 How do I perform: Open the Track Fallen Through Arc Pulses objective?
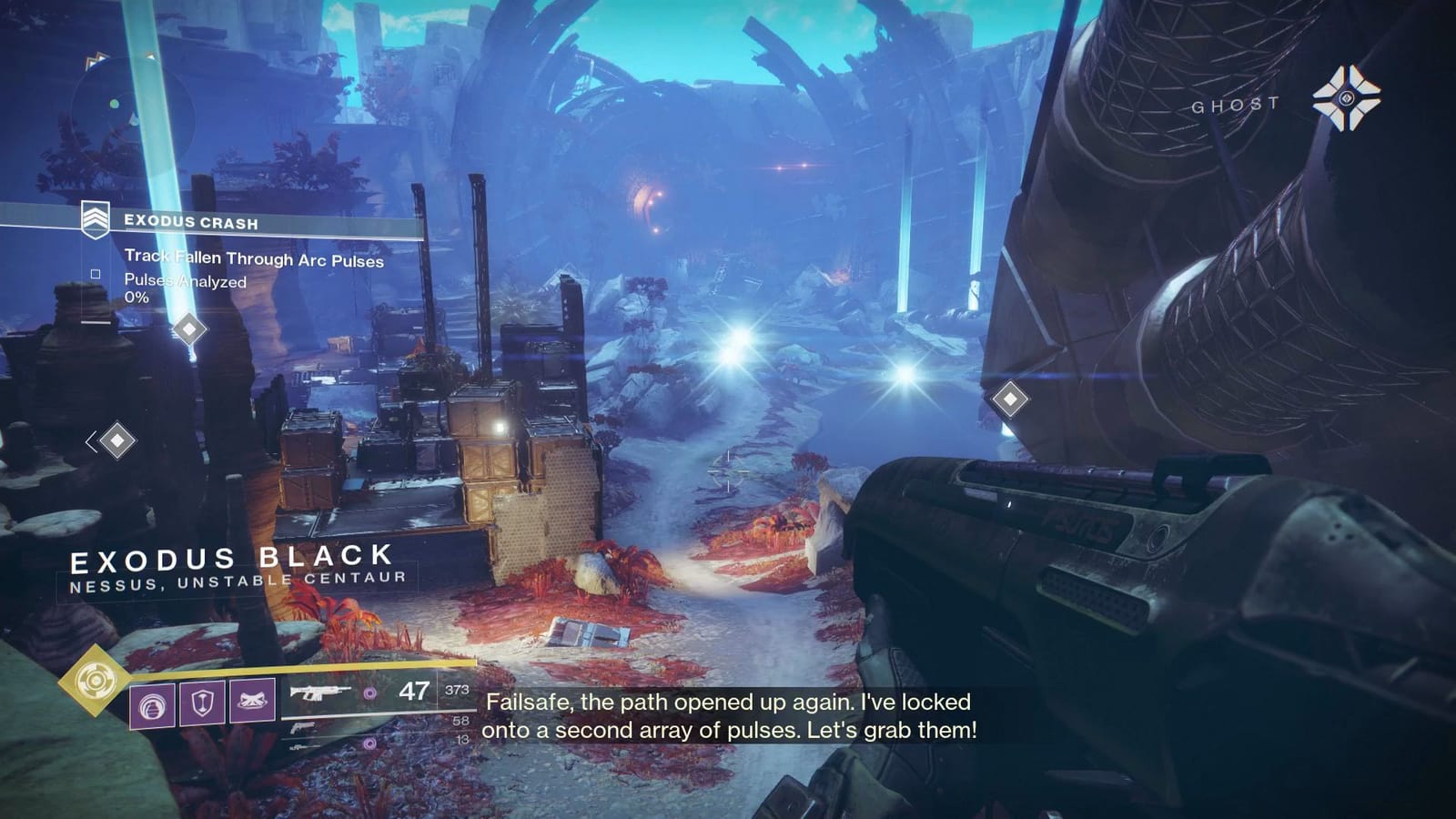(255, 258)
